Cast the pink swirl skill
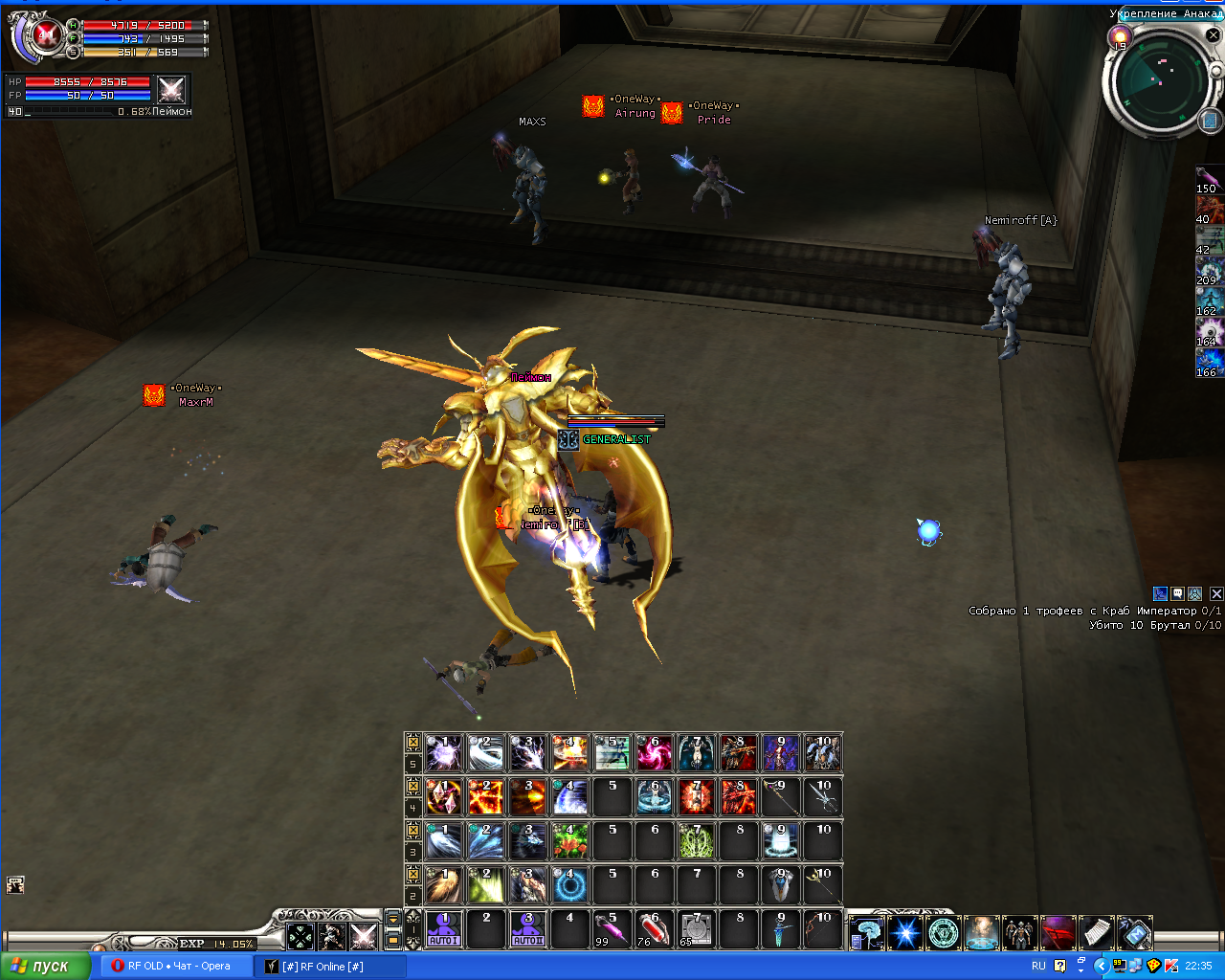The width and height of the screenshot is (1225, 980). pos(655,753)
